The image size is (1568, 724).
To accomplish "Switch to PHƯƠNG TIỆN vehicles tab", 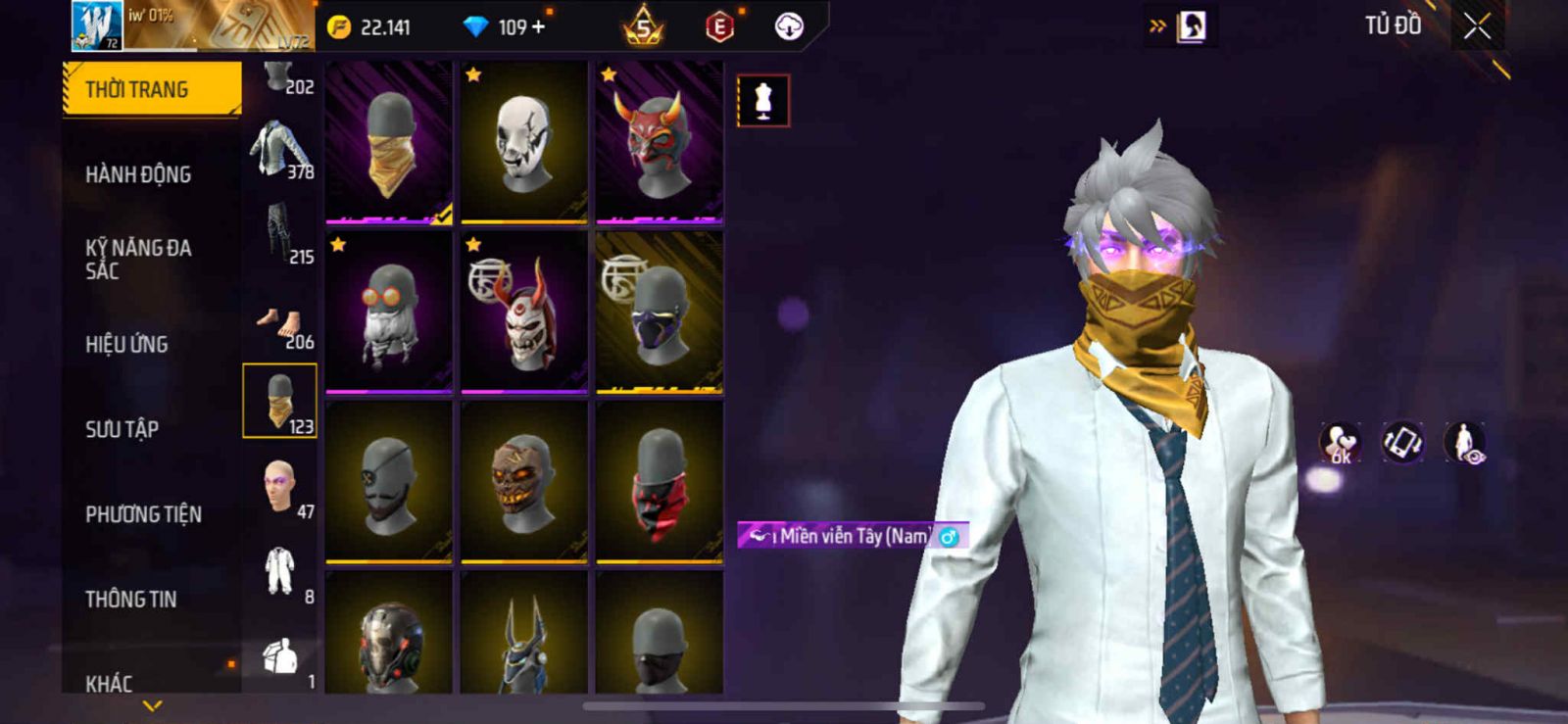I will pyautogui.click(x=143, y=514).
